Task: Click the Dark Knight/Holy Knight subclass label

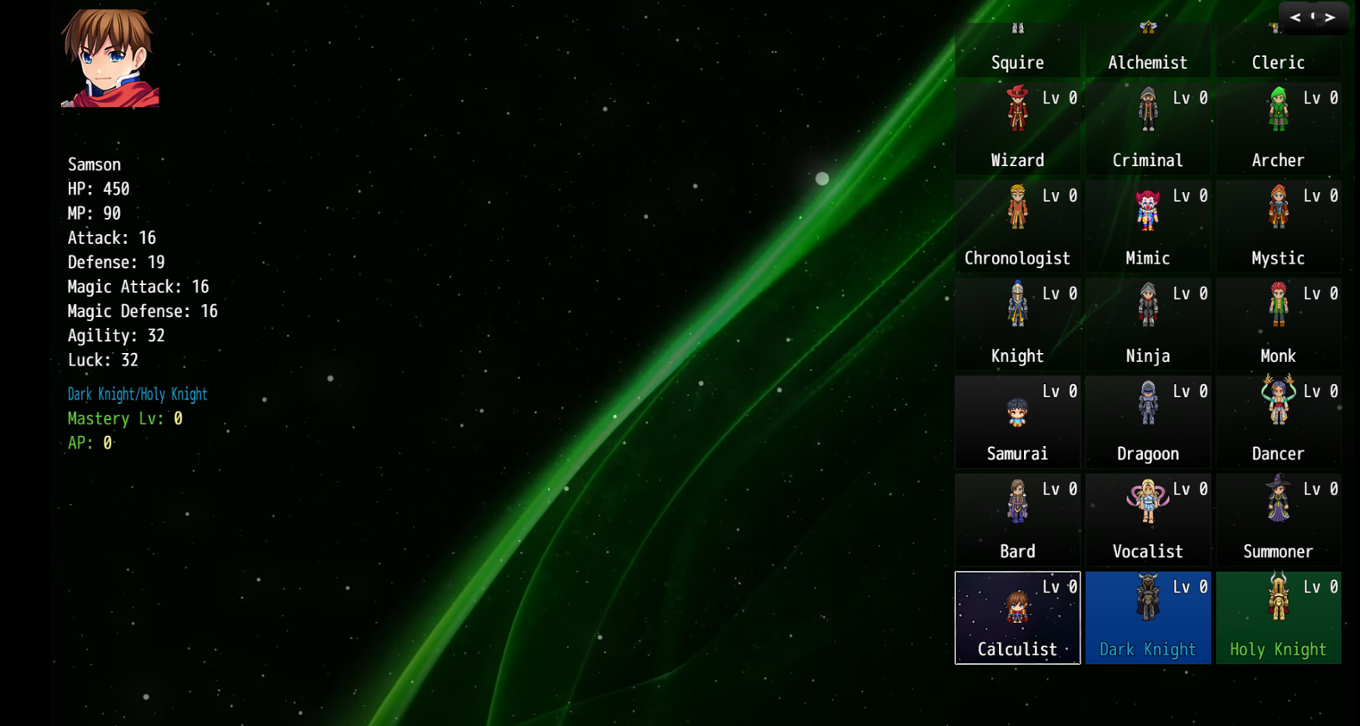Action: tap(137, 394)
